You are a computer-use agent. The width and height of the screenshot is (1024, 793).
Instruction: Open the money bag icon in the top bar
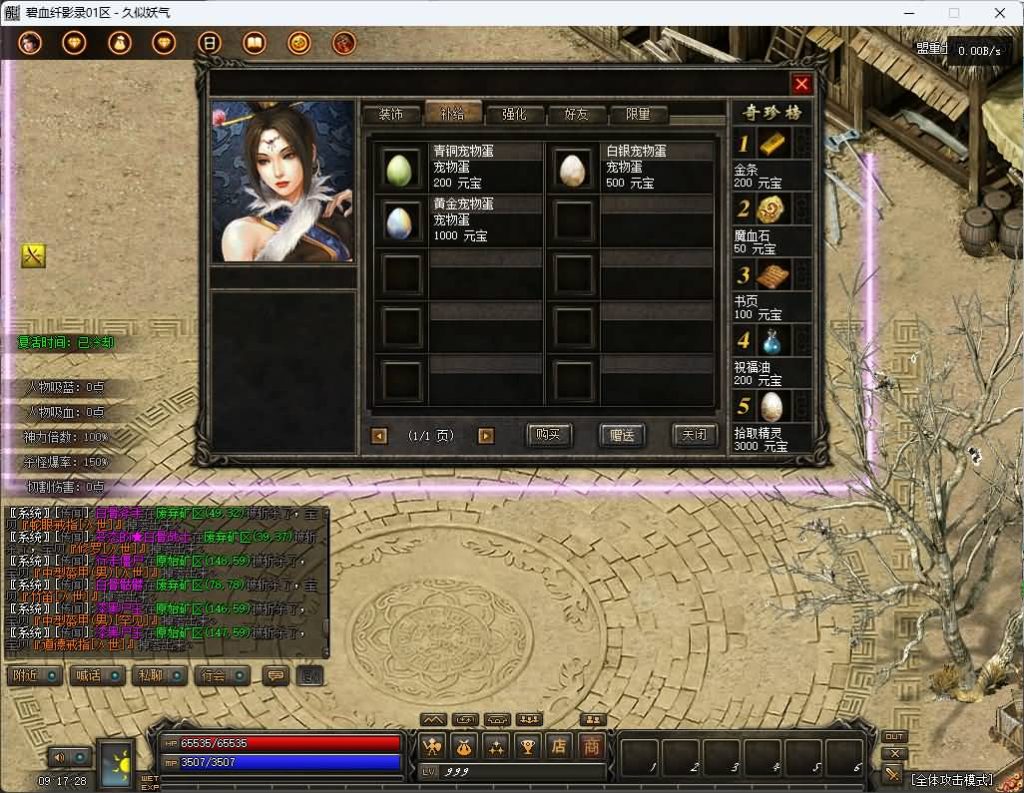pos(119,43)
